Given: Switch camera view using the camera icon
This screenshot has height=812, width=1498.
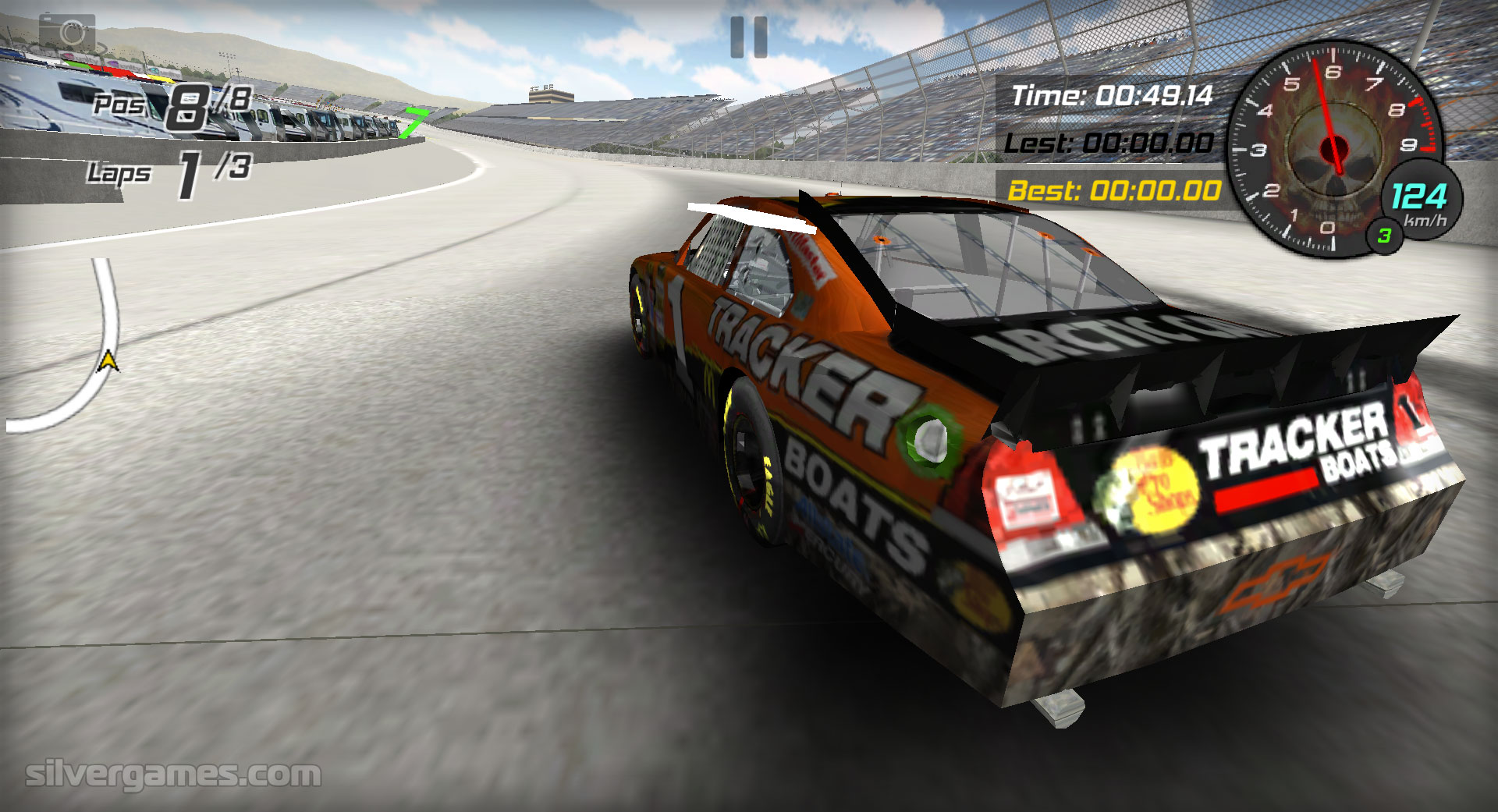Looking at the screenshot, I should click(x=68, y=34).
